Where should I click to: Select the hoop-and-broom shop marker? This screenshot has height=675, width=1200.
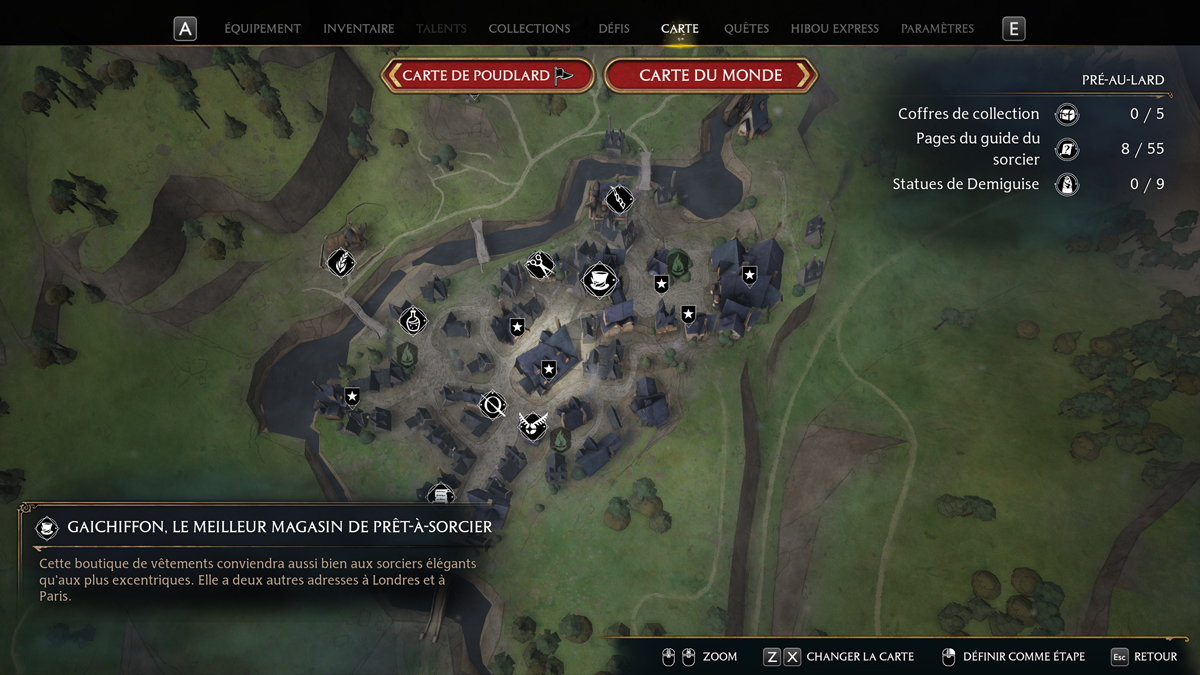click(x=492, y=404)
